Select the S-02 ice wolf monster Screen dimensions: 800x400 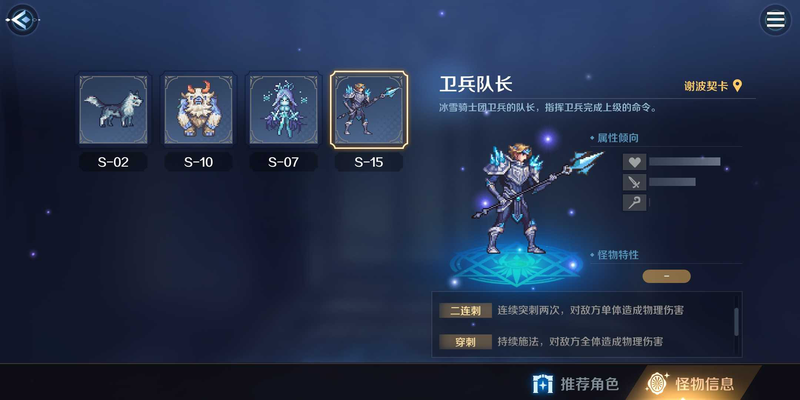[x=113, y=110]
